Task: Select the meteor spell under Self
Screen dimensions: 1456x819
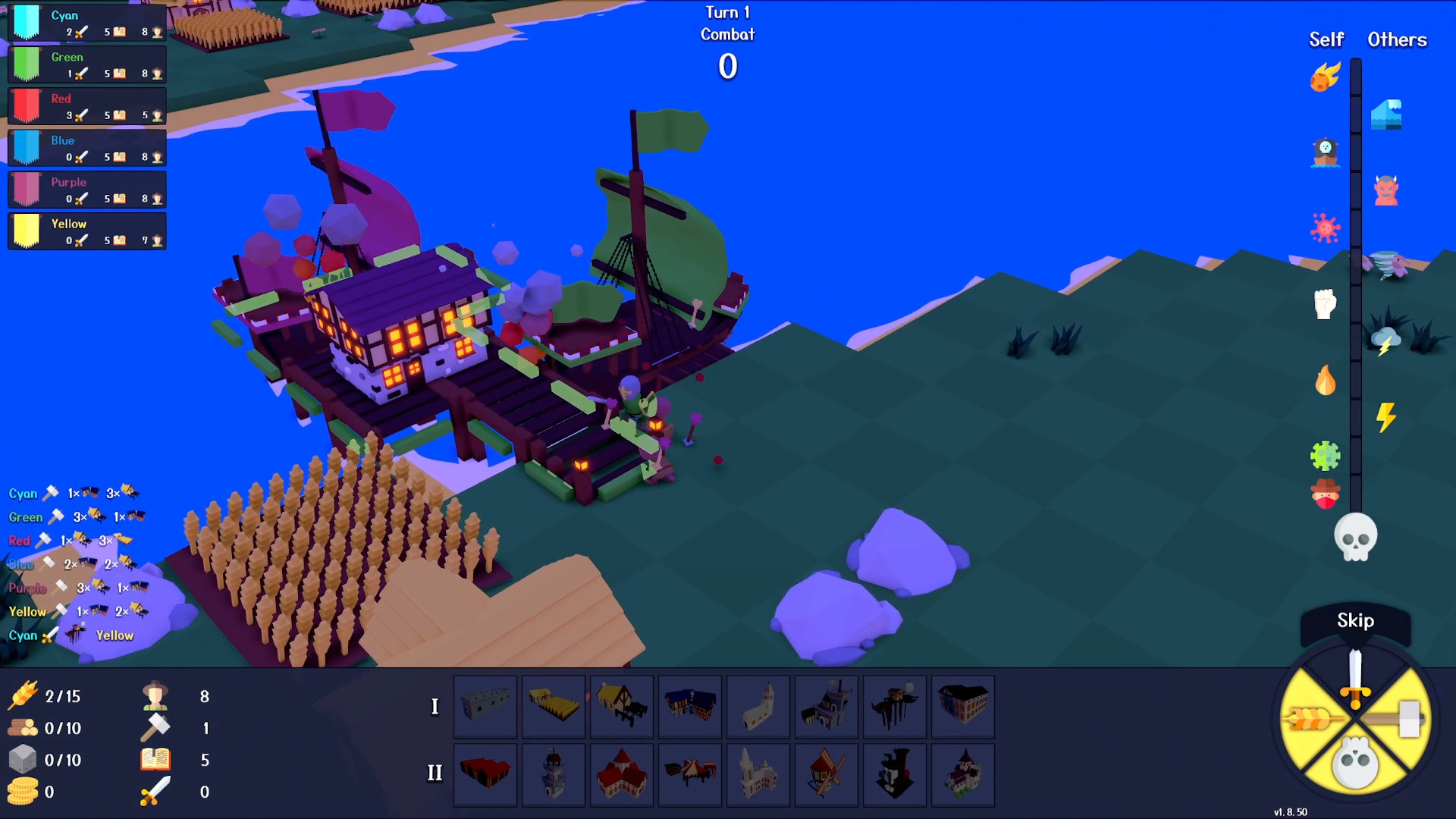Action: (x=1325, y=78)
